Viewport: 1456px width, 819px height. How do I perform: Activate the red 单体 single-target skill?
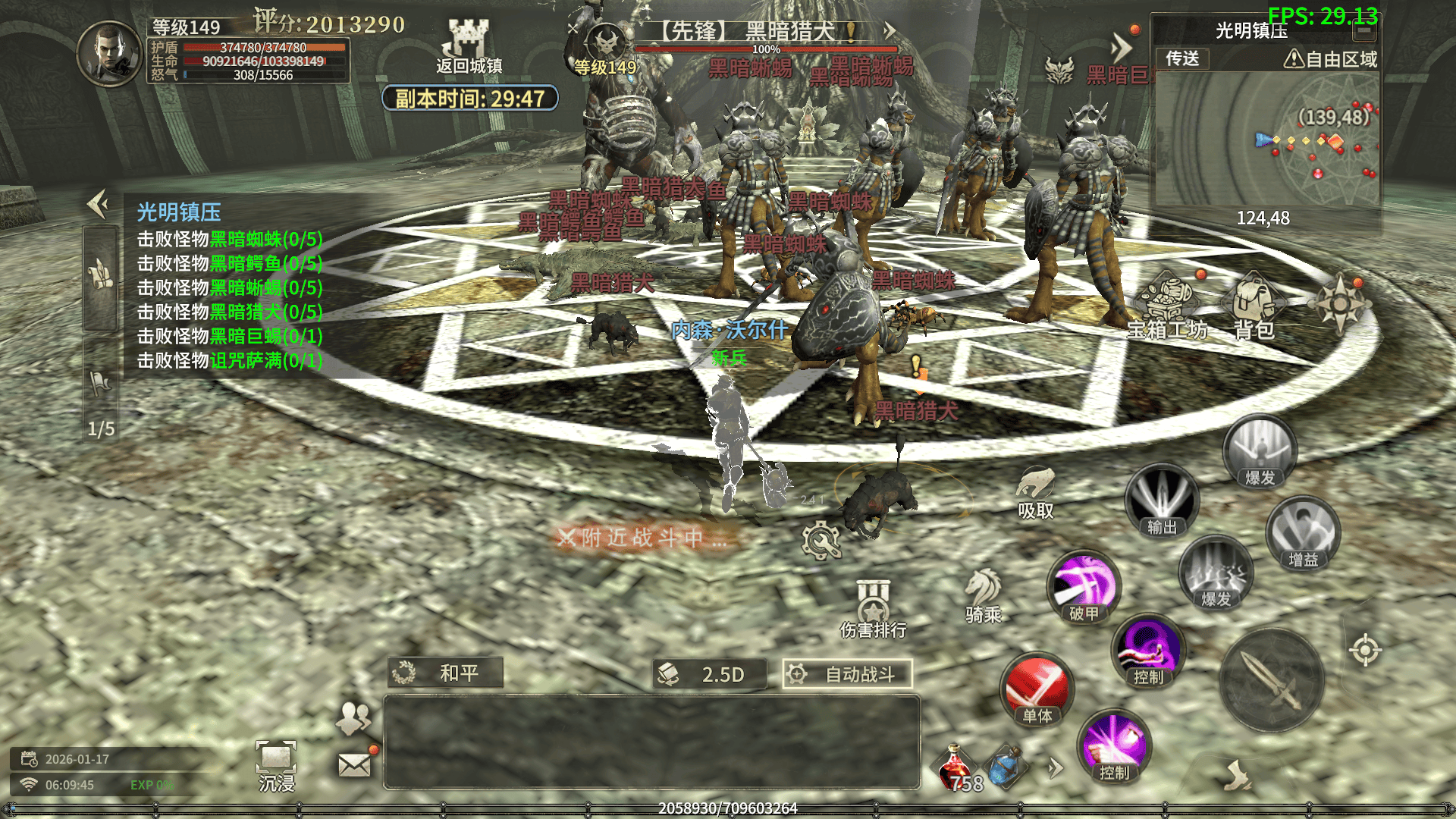pos(1037,689)
